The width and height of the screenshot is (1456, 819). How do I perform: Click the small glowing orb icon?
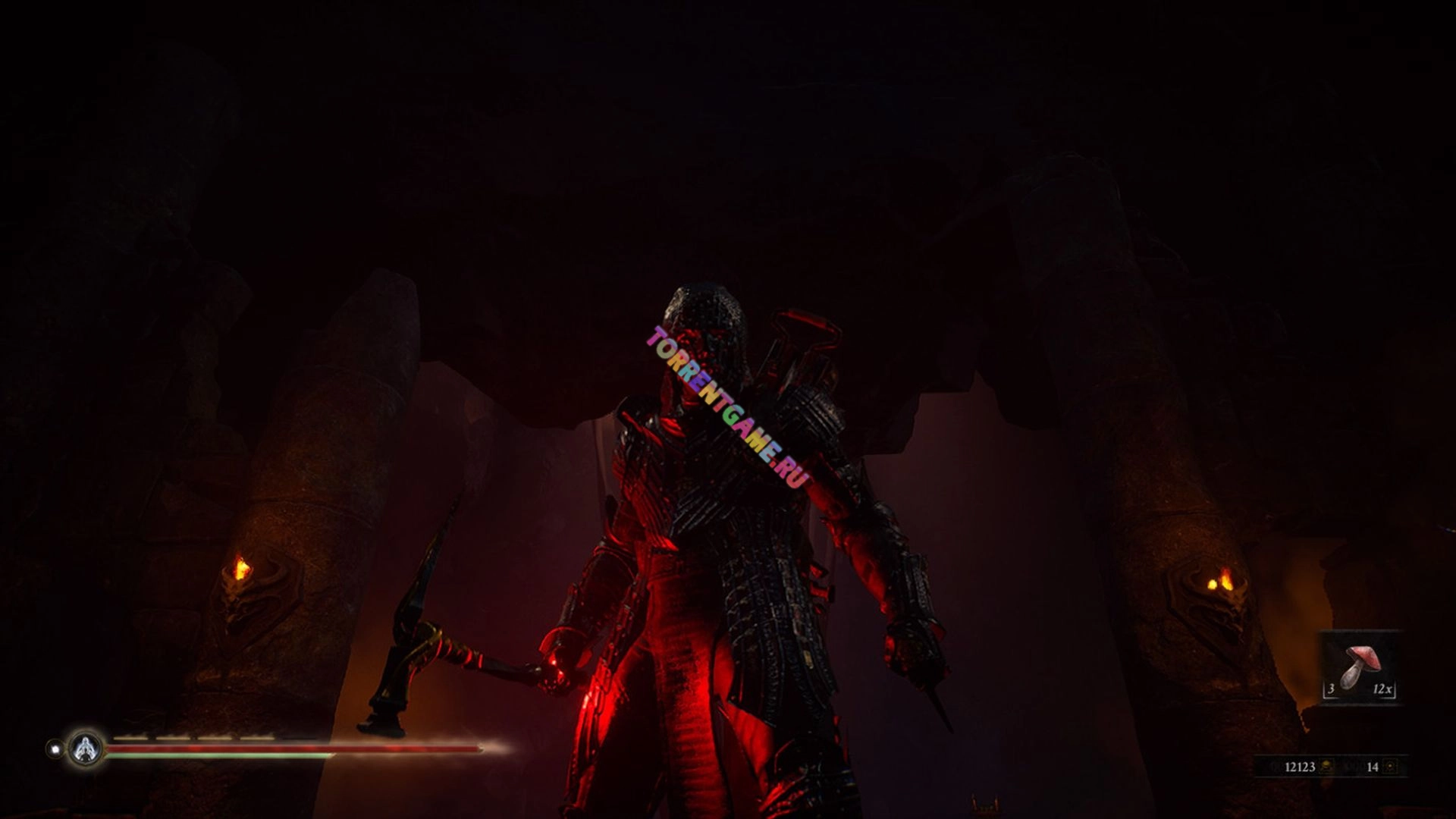[55, 748]
